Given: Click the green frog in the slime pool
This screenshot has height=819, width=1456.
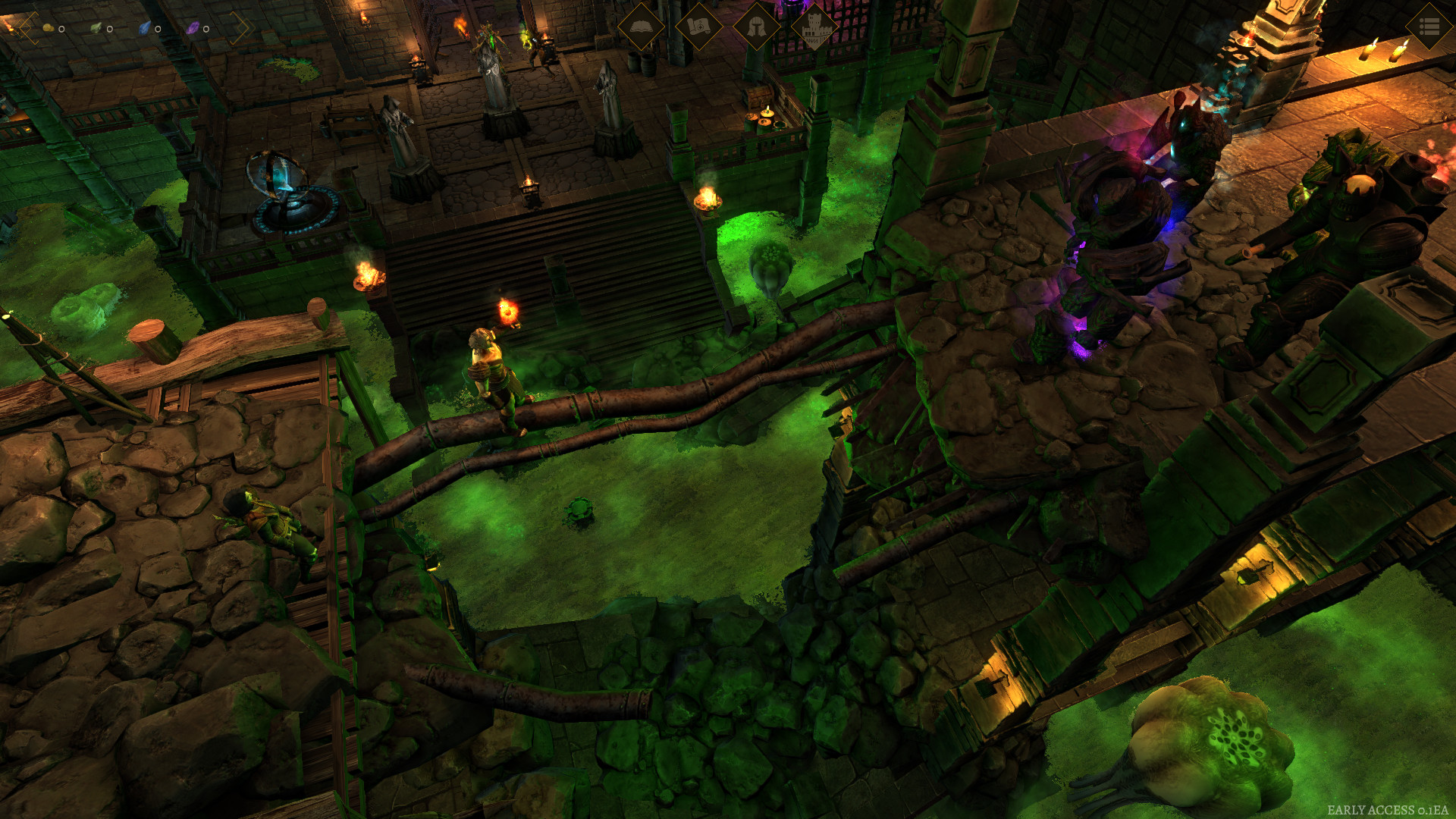Looking at the screenshot, I should point(579,513).
